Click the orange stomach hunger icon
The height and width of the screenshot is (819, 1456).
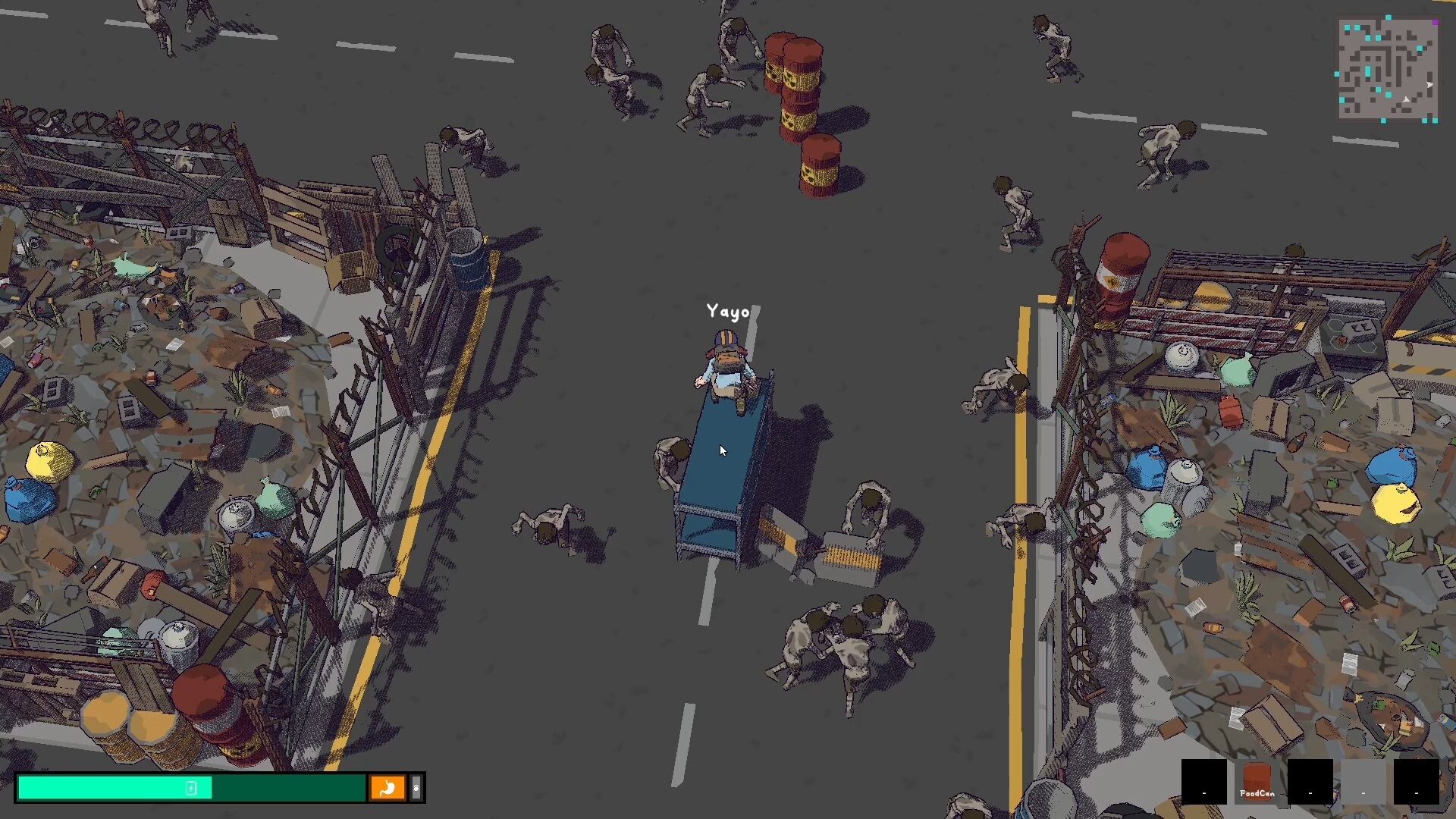(390, 788)
